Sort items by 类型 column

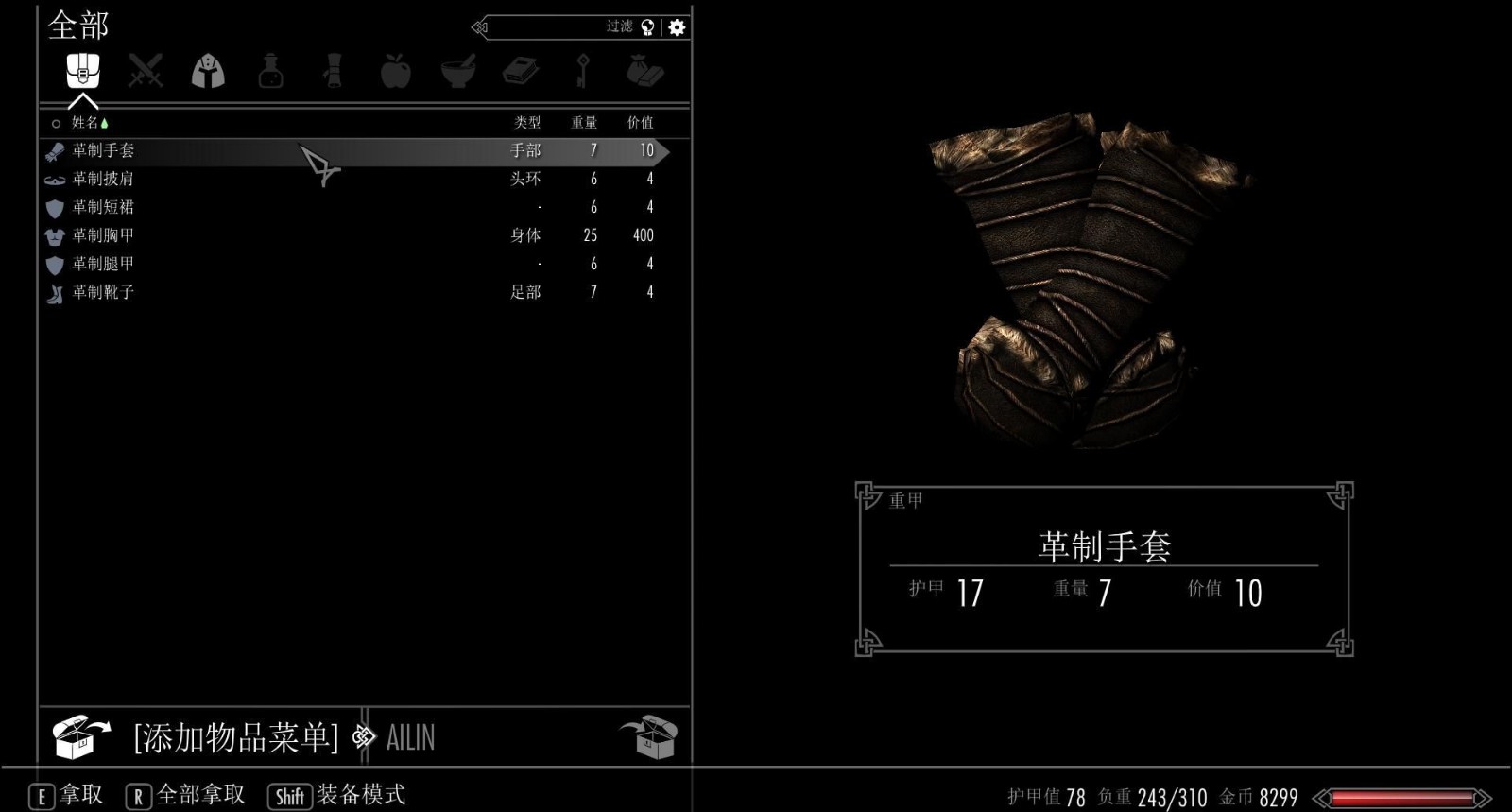click(523, 122)
